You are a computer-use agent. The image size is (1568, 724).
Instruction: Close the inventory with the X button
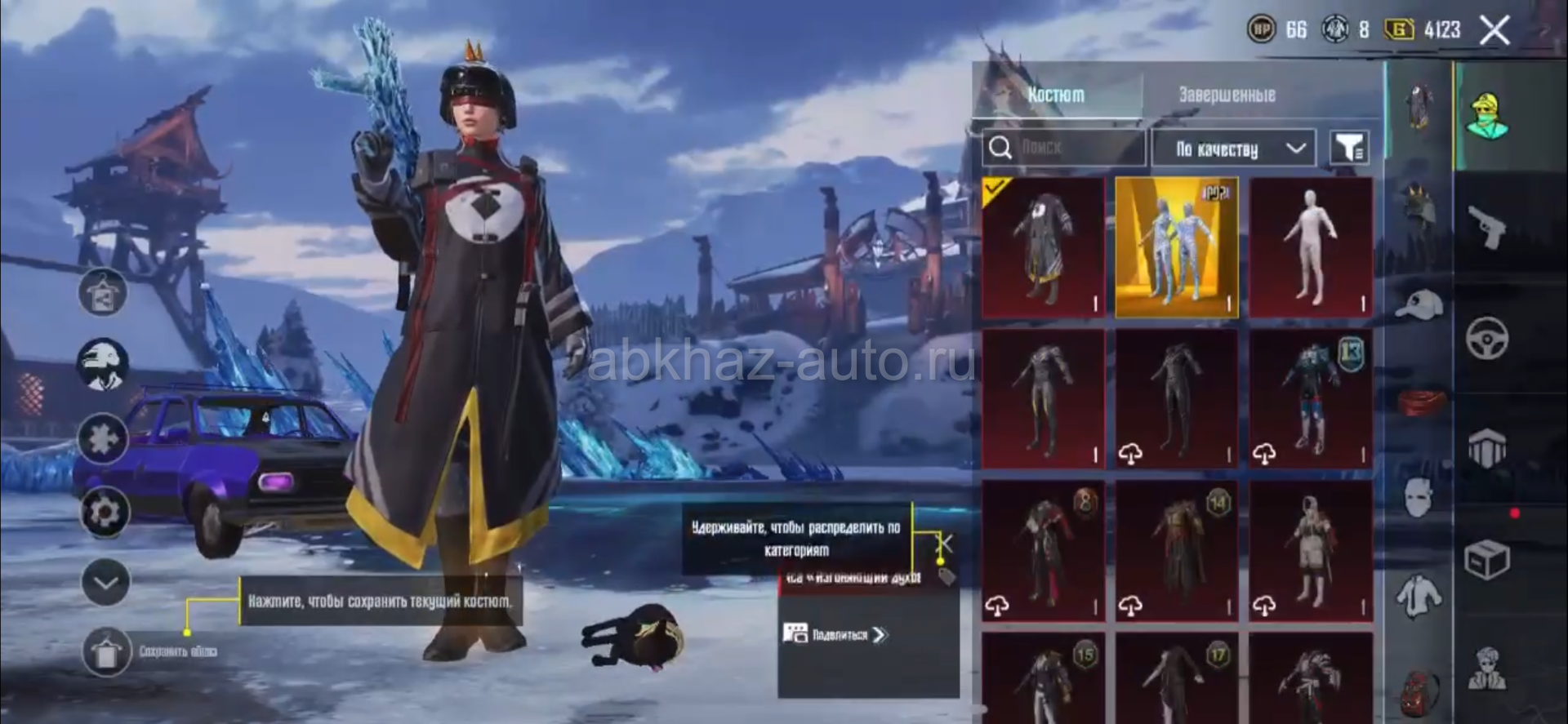point(1494,31)
